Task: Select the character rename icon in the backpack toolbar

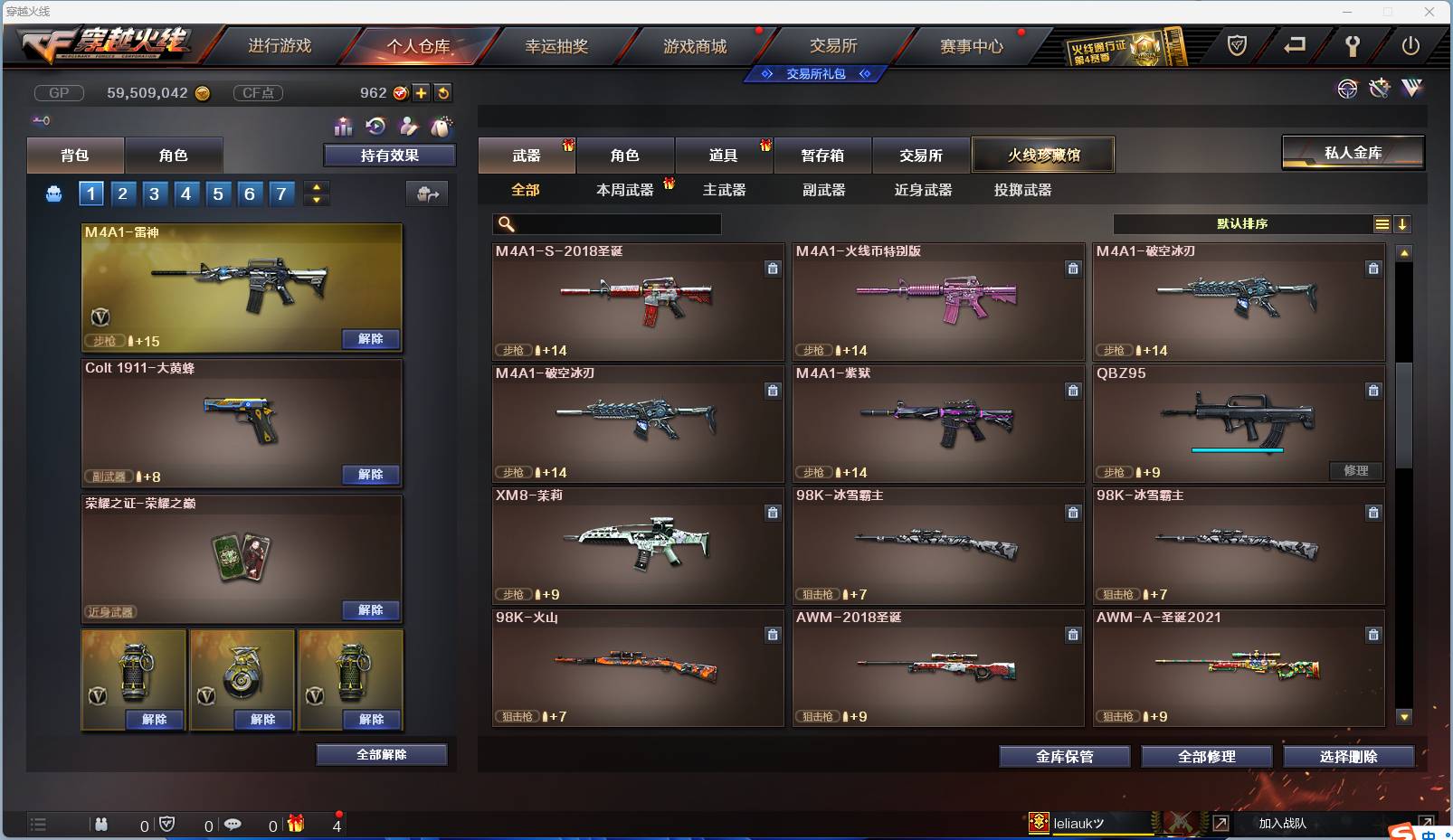Action: [407, 127]
